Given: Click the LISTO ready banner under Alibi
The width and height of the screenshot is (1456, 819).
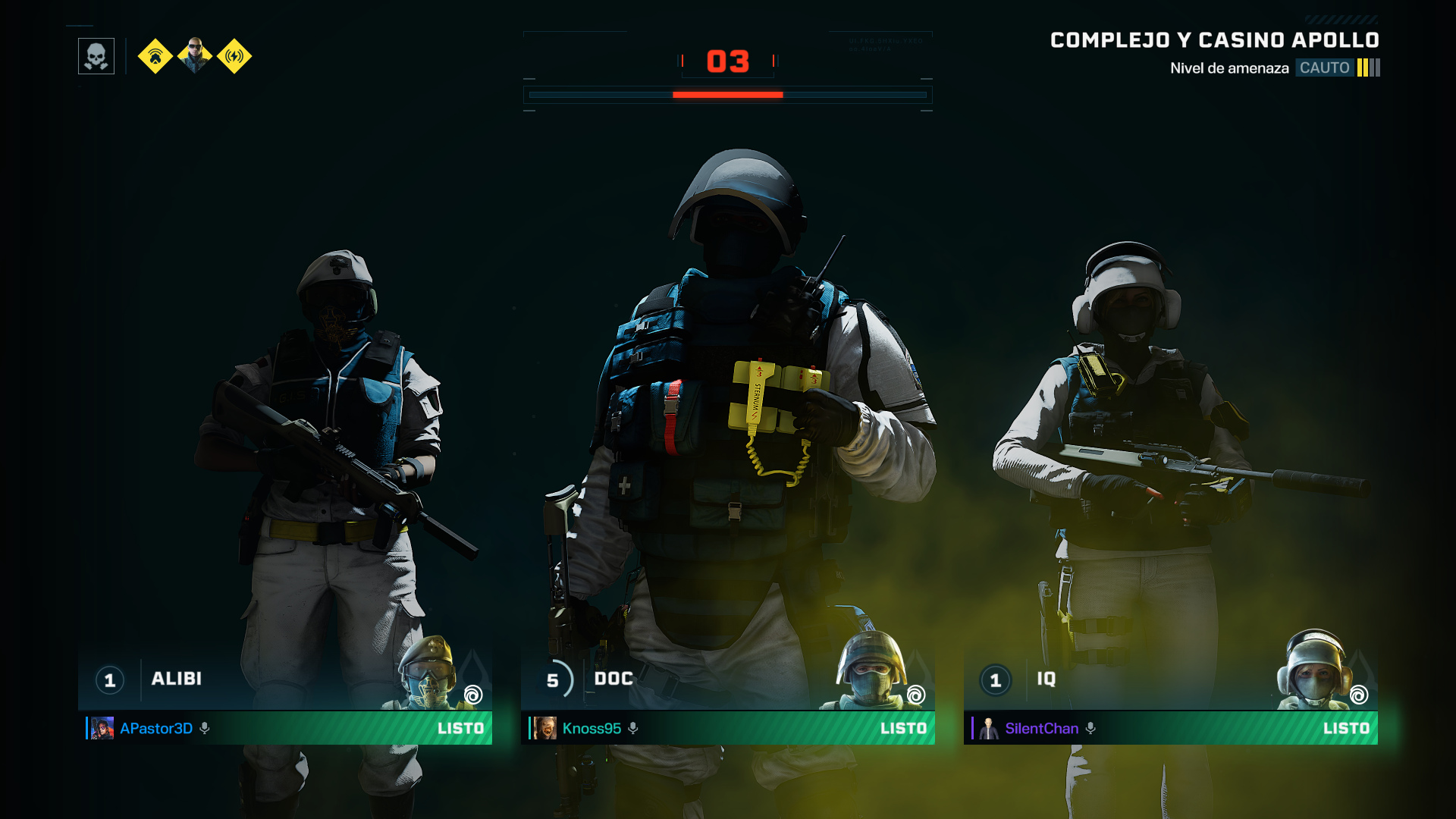Looking at the screenshot, I should 462,729.
